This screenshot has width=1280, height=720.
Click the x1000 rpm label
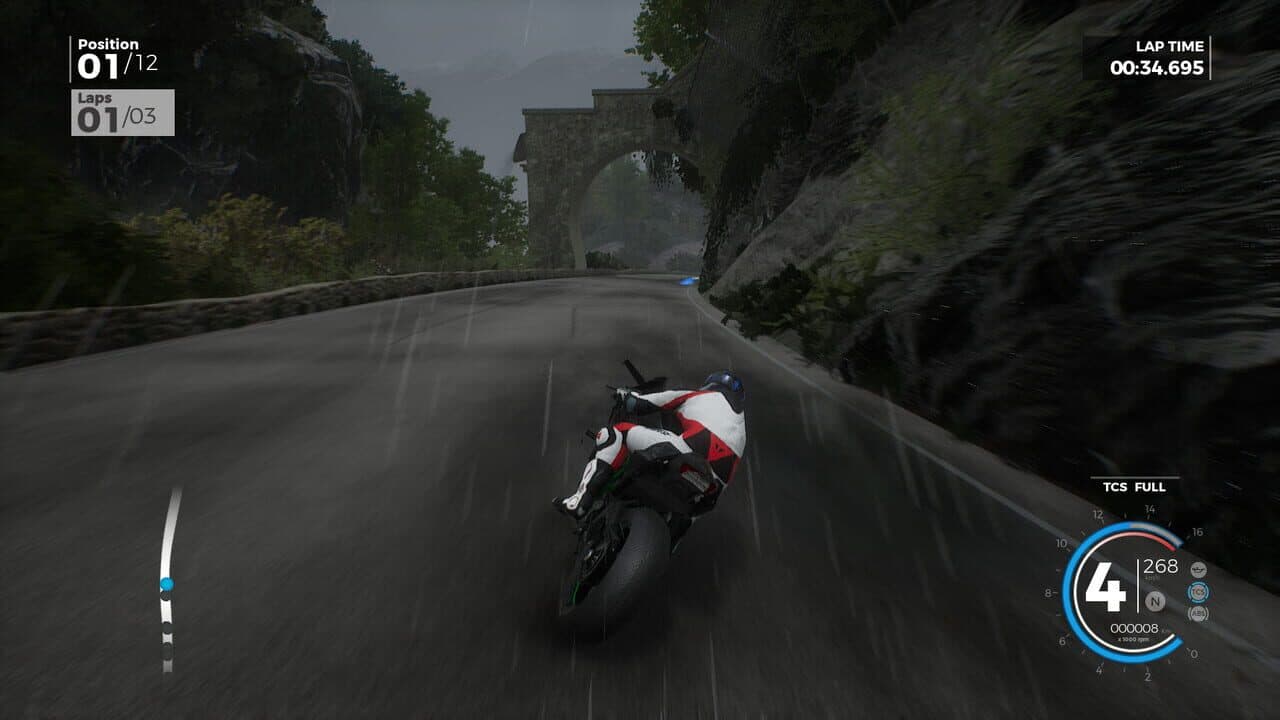tap(1133, 640)
